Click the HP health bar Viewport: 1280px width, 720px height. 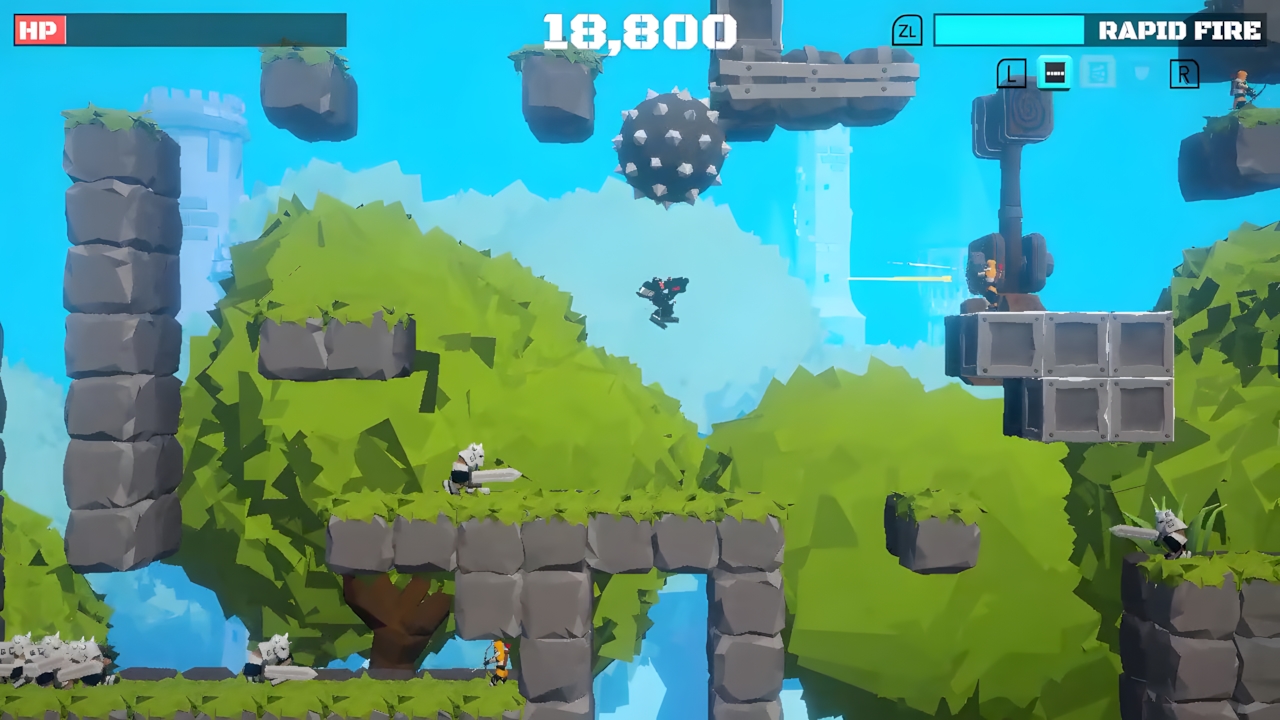(200, 31)
